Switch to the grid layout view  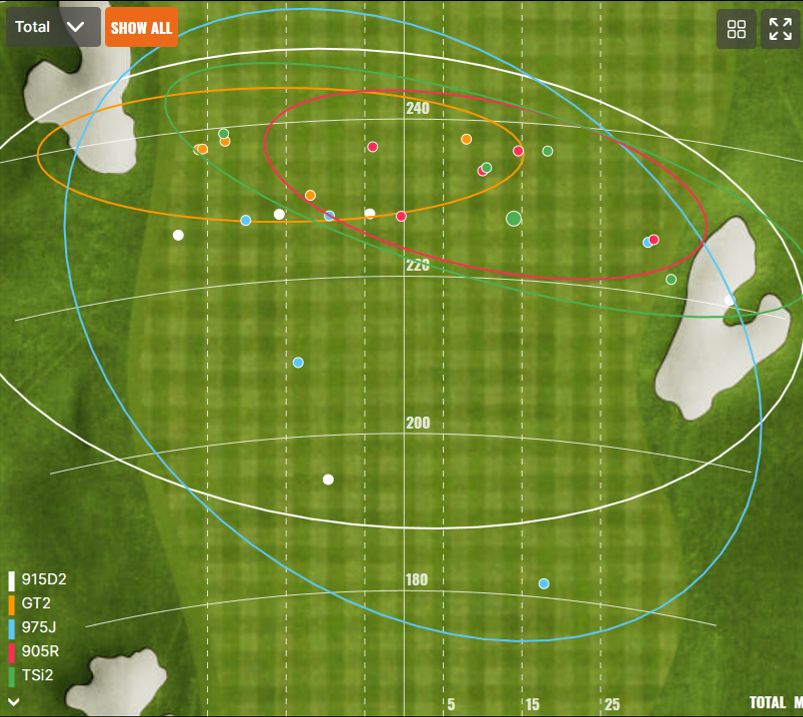736,29
